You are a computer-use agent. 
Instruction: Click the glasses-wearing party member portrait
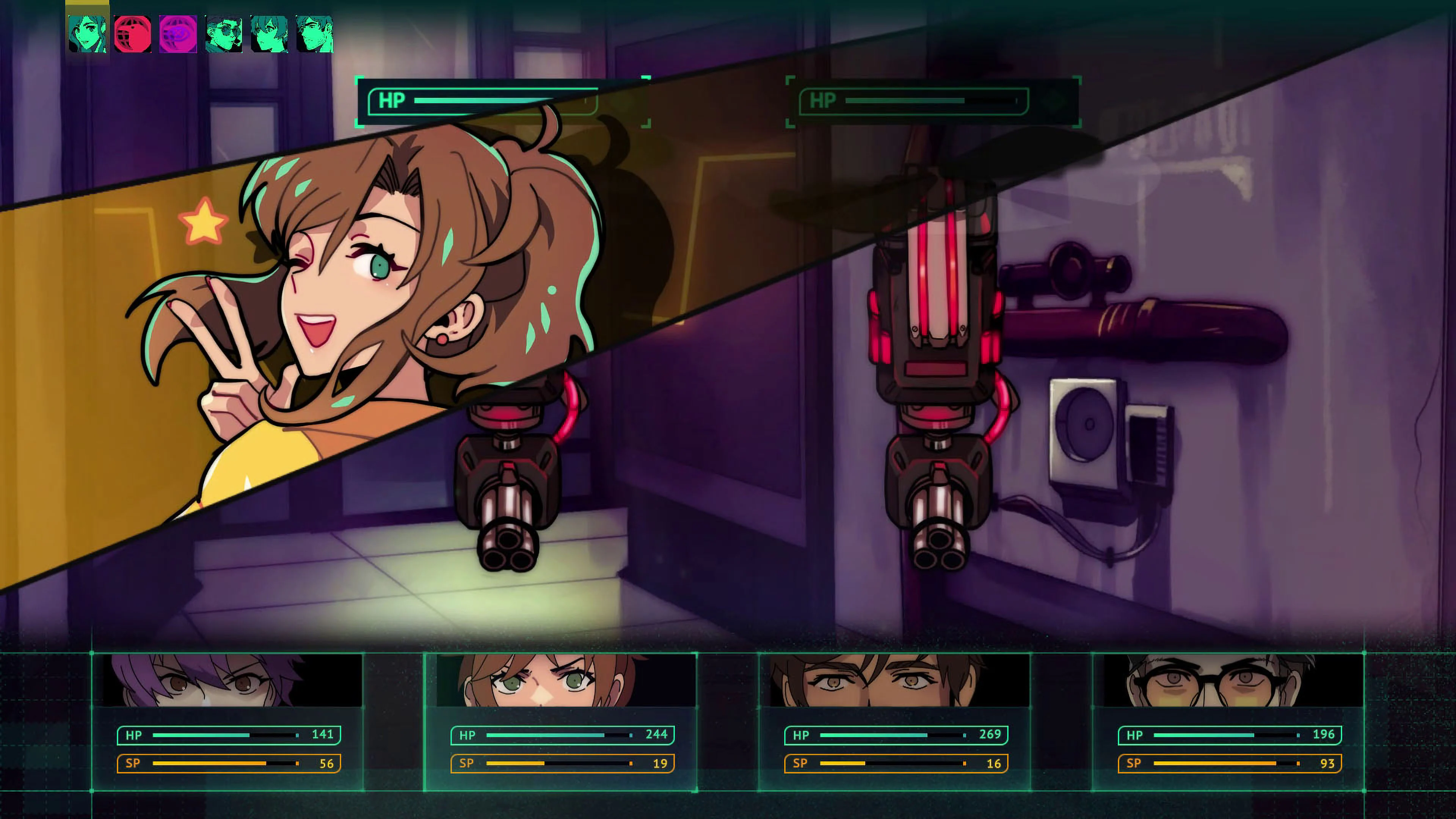coord(1232,678)
